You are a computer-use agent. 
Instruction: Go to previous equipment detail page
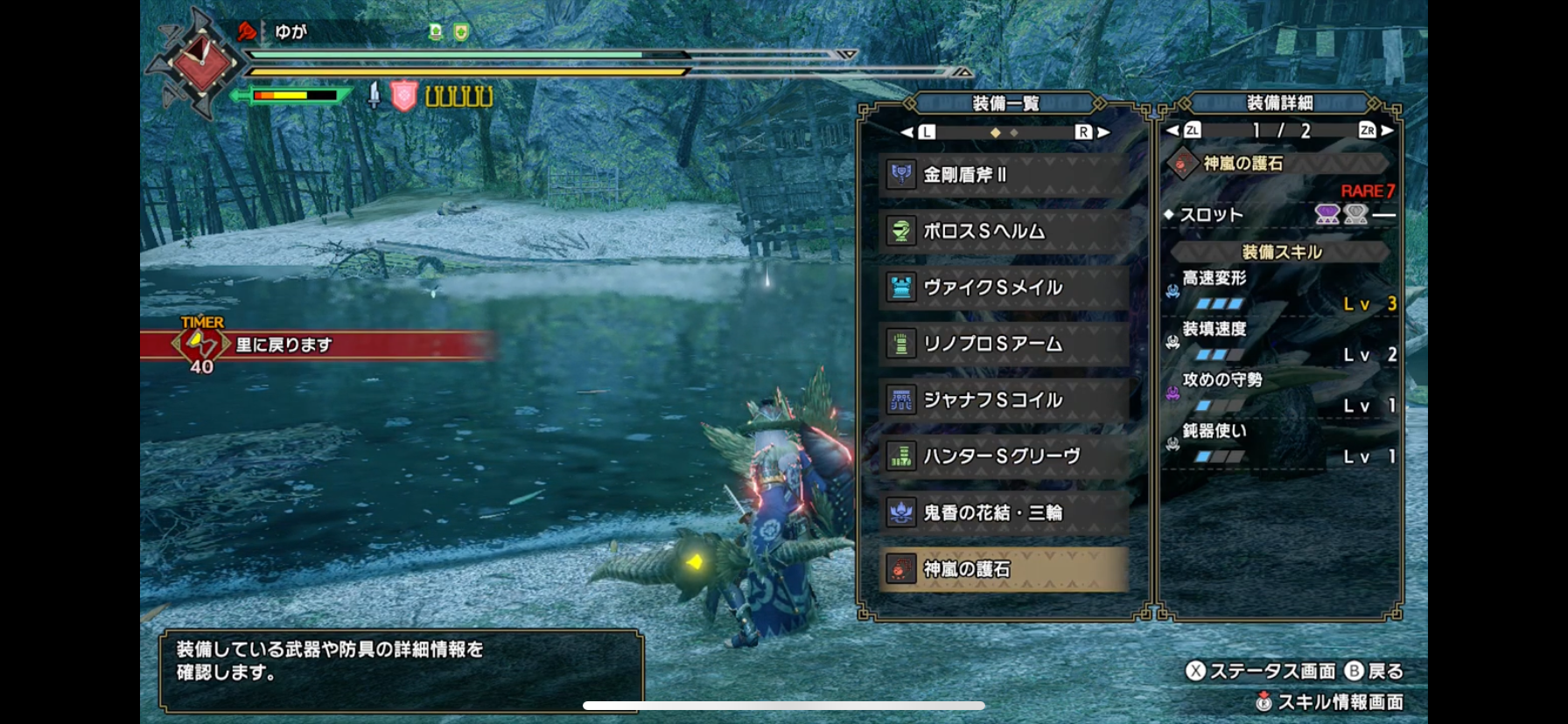(1183, 130)
